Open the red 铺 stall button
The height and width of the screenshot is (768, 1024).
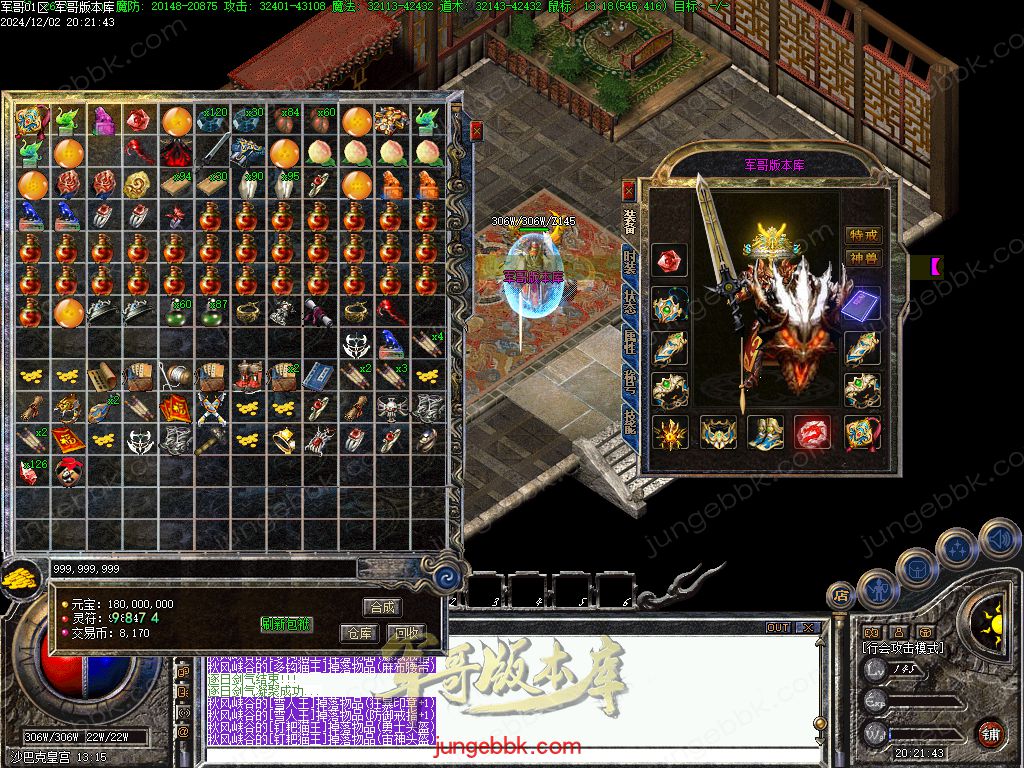(990, 734)
